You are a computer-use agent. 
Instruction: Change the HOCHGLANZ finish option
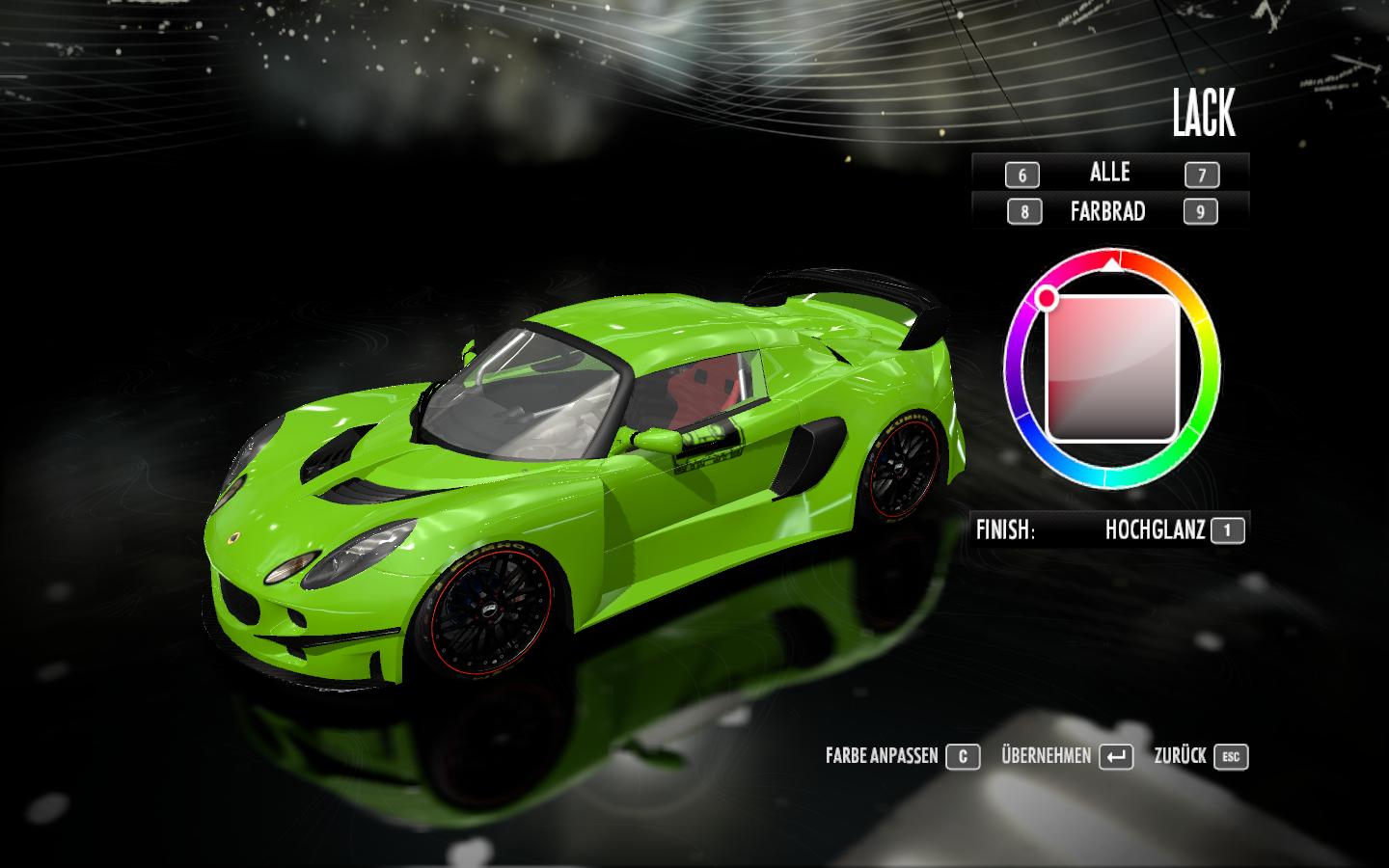1155,529
